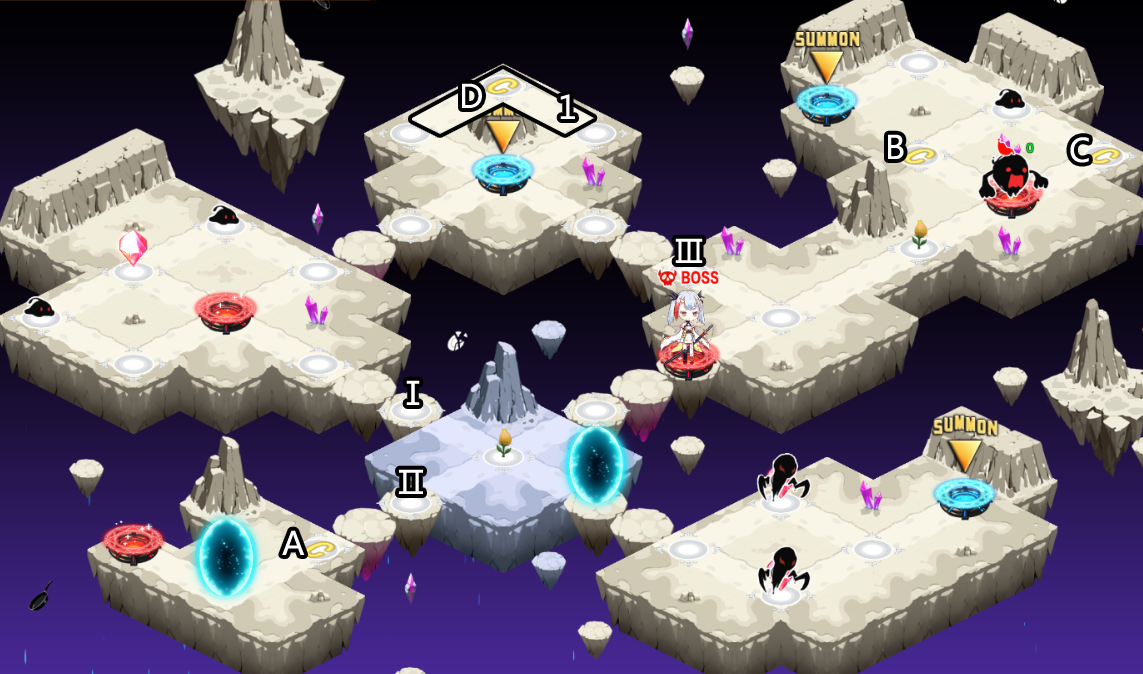The width and height of the screenshot is (1143, 674).
Task: Choose the gold ring tile labeled A
Action: pos(321,549)
